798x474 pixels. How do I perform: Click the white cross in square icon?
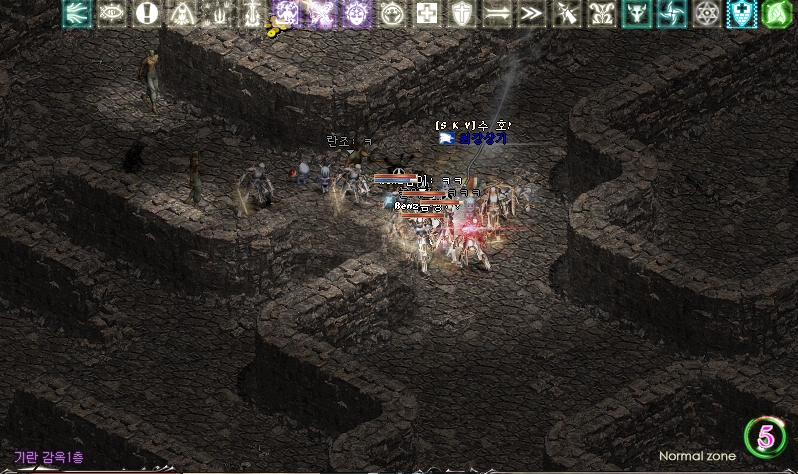click(x=426, y=13)
